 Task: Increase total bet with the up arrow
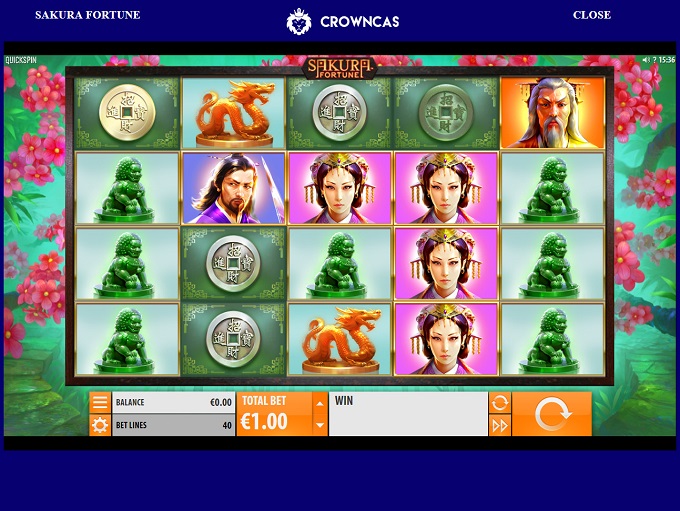(x=320, y=403)
